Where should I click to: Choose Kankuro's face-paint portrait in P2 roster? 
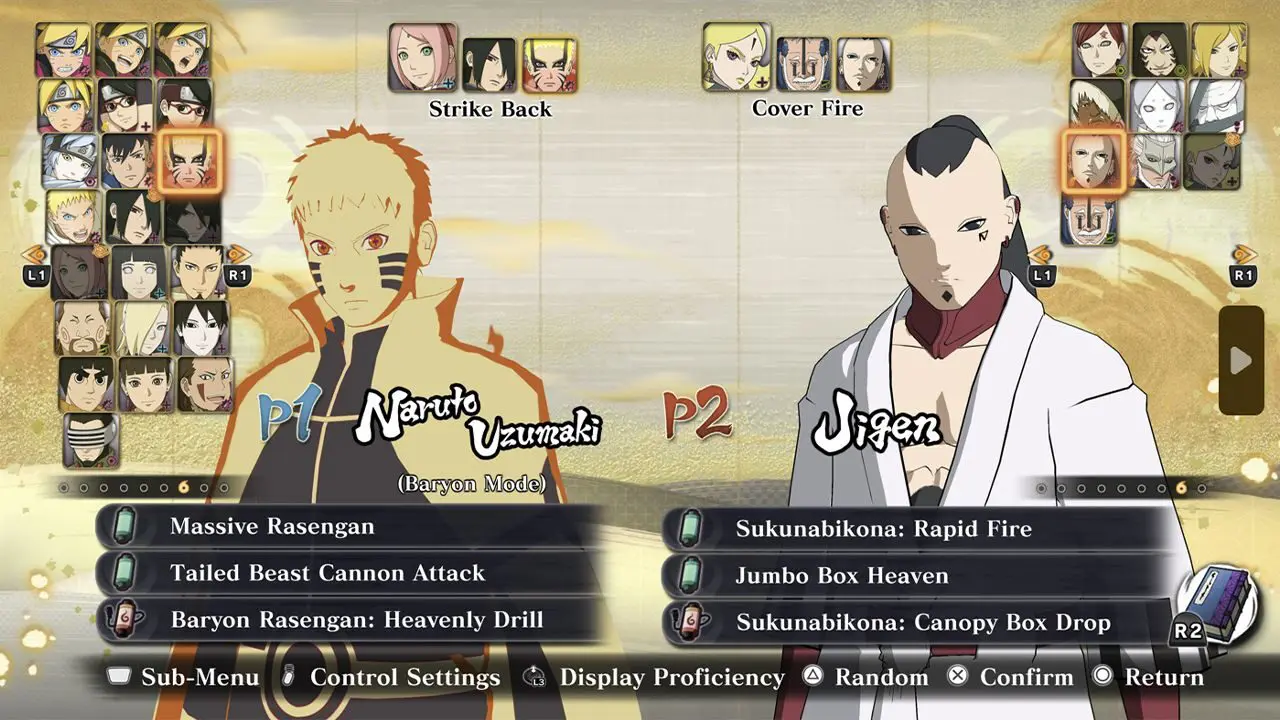1160,49
